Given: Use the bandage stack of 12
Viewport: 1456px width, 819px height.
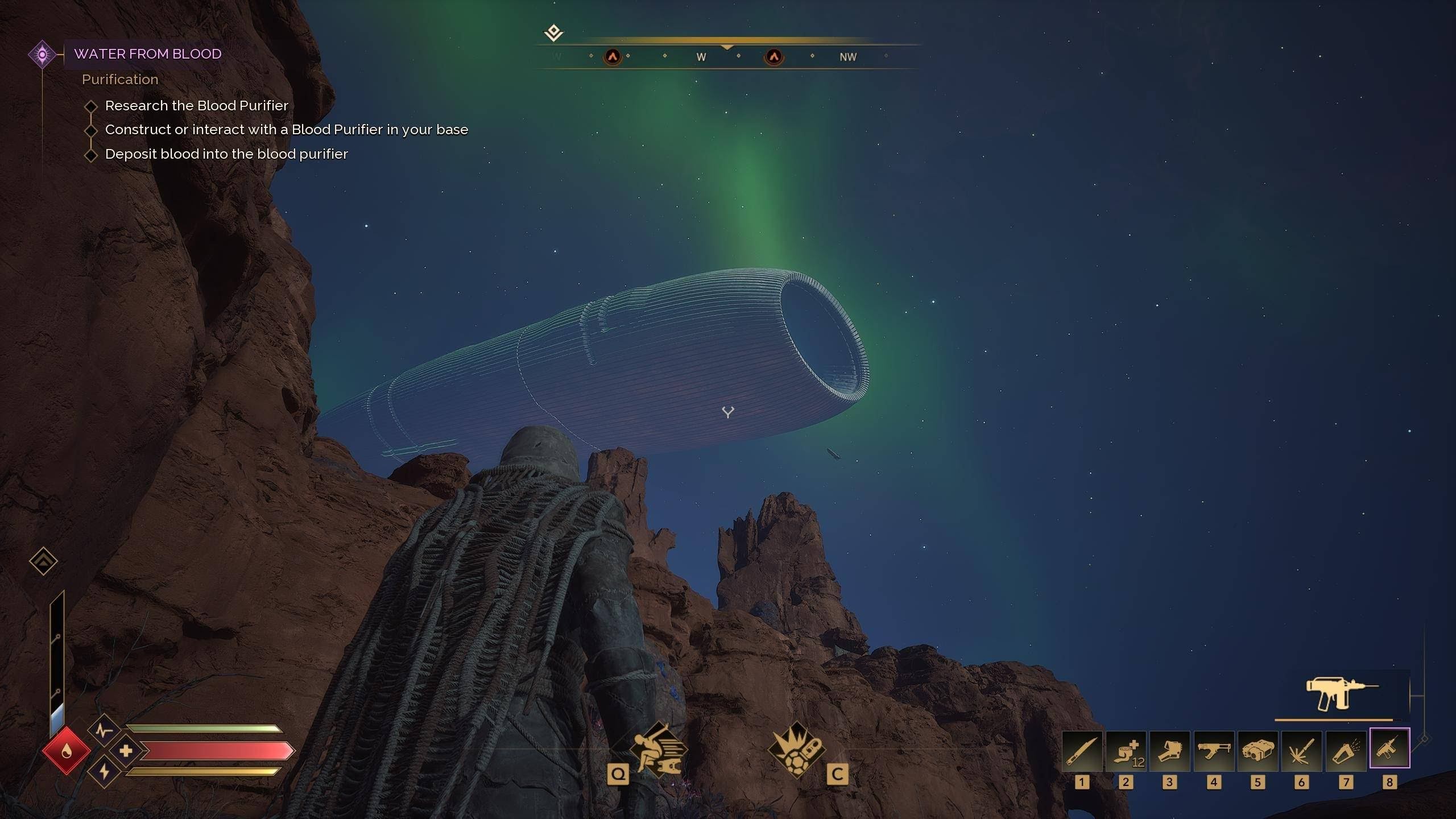Looking at the screenshot, I should click(1126, 751).
